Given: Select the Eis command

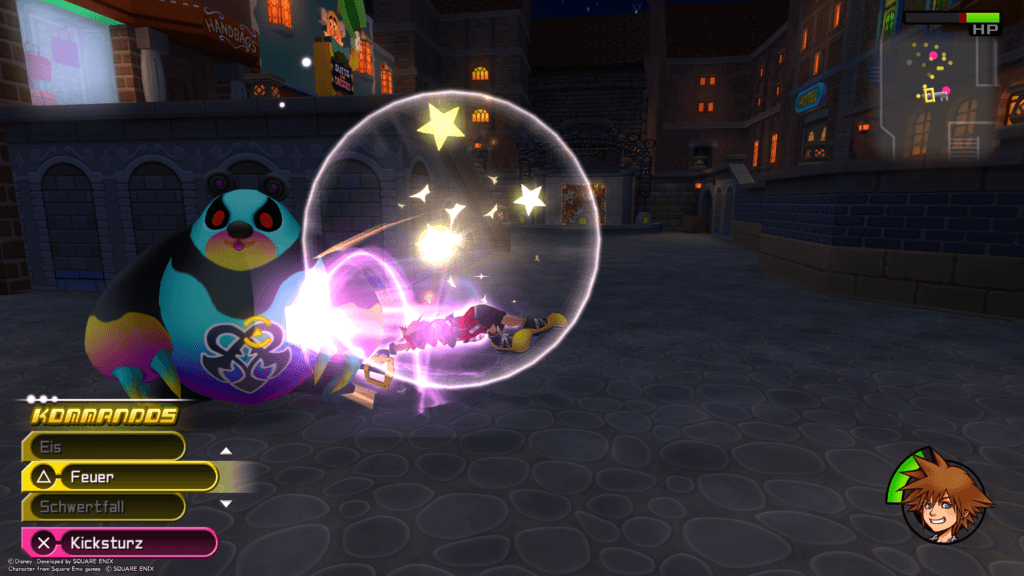Looking at the screenshot, I should [105, 446].
